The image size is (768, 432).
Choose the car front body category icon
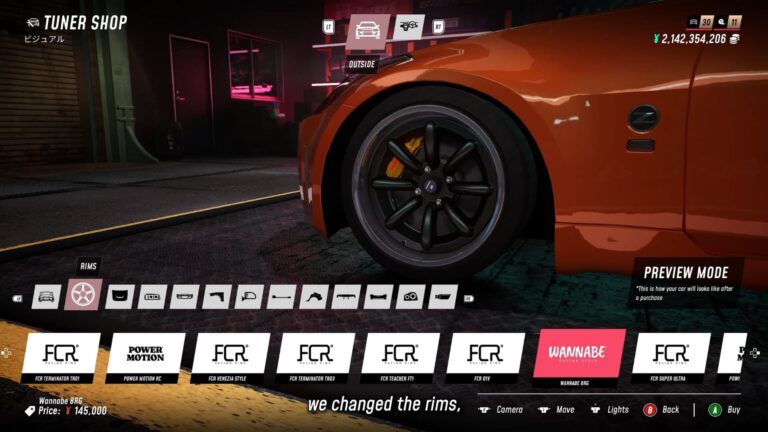point(46,296)
